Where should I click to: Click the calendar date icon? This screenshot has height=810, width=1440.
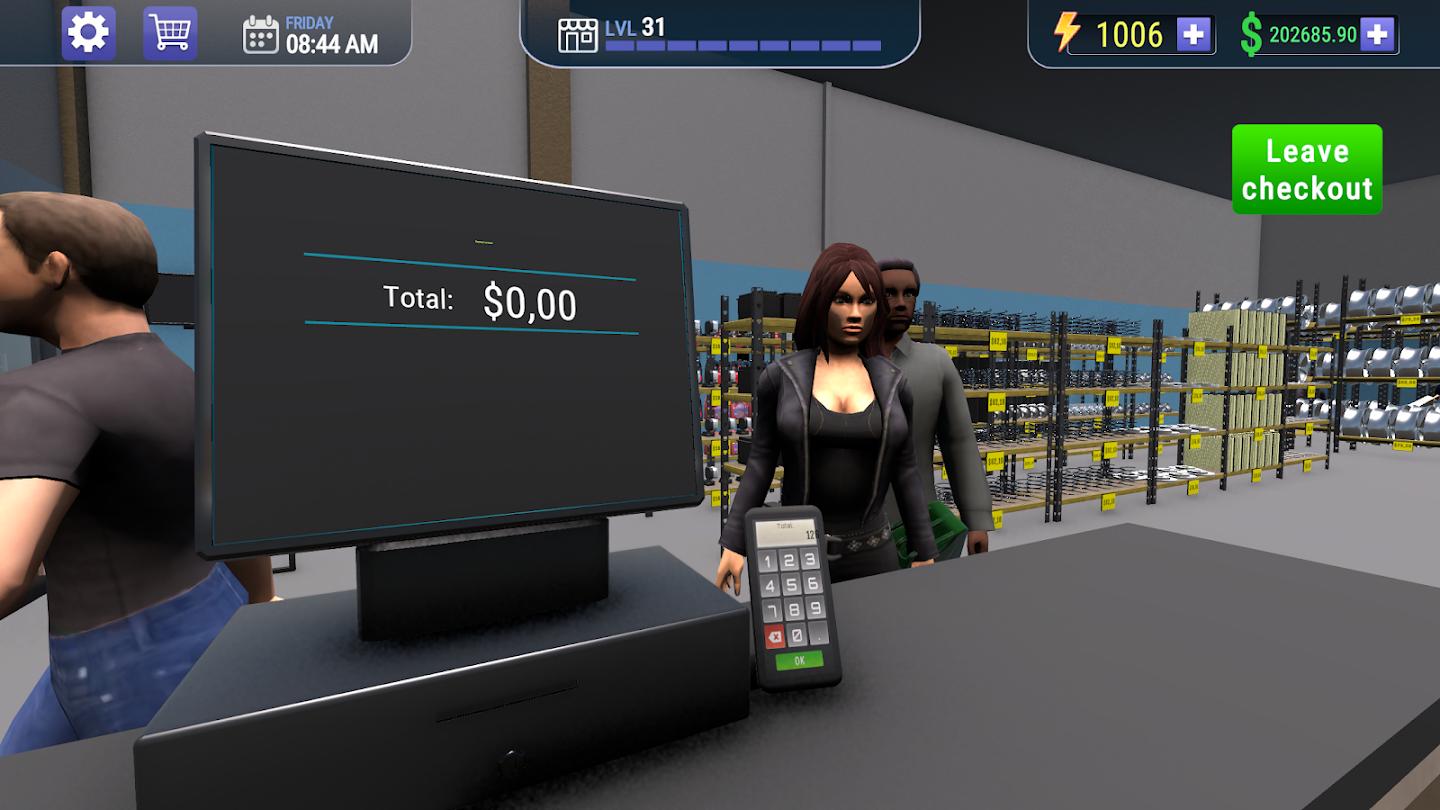[261, 33]
